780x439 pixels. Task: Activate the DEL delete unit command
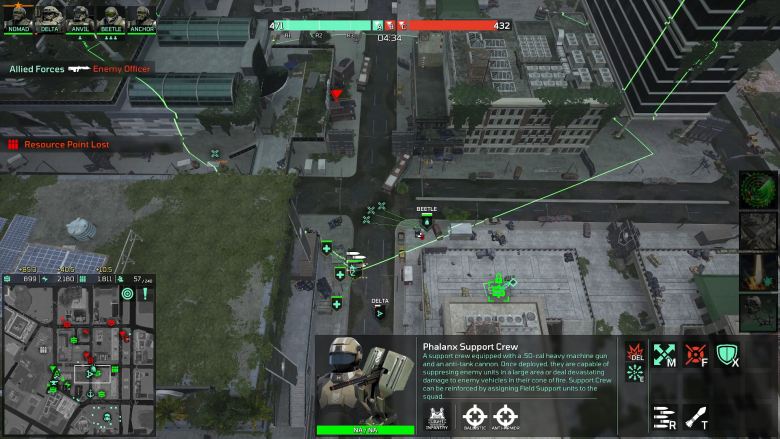click(635, 352)
